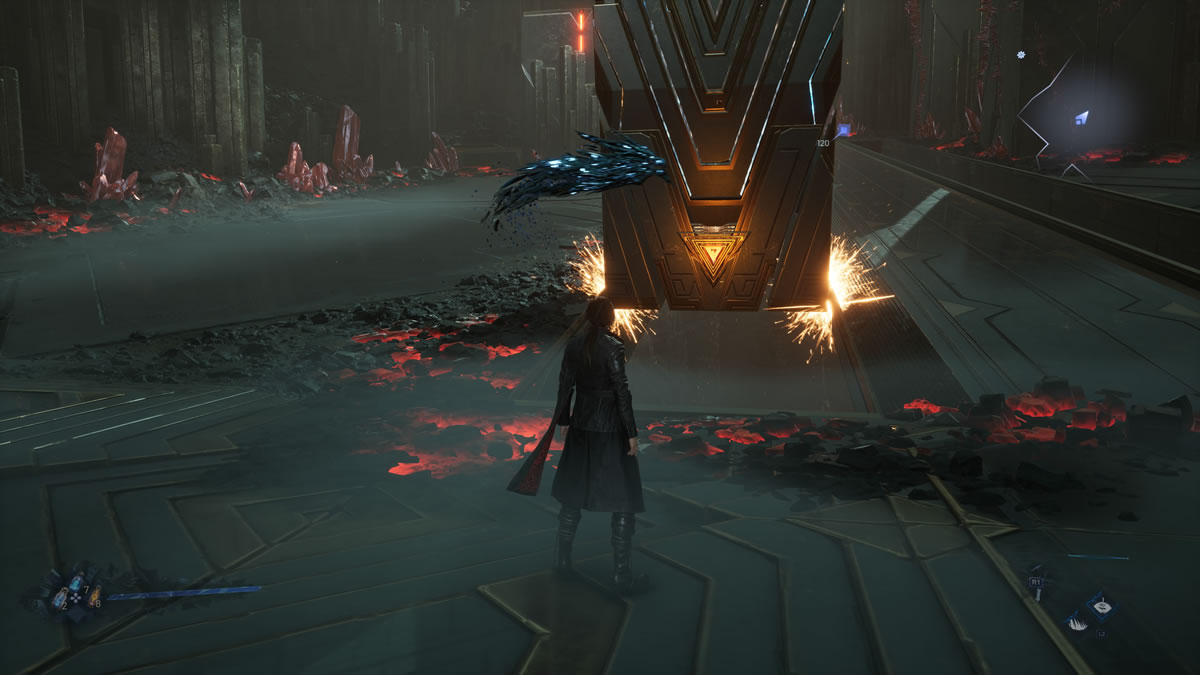Use the top blue potion item
Screen dimensions: 1200x675
[76, 582]
